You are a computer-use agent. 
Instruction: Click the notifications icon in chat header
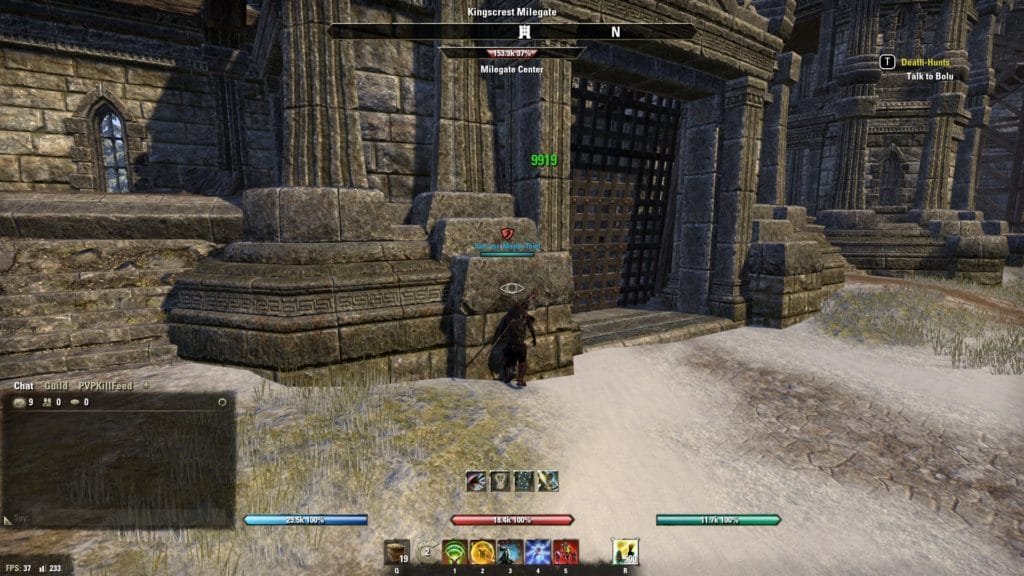[x=75, y=402]
